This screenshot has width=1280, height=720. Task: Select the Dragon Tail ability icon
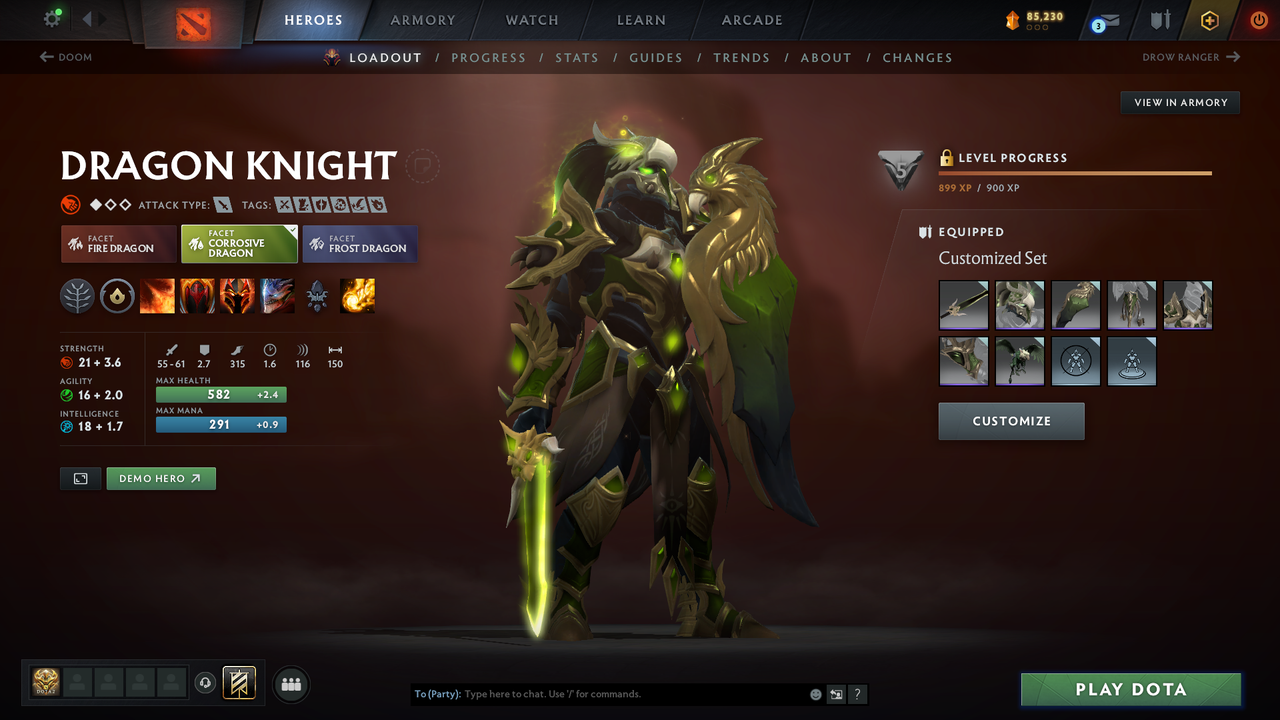point(197,295)
